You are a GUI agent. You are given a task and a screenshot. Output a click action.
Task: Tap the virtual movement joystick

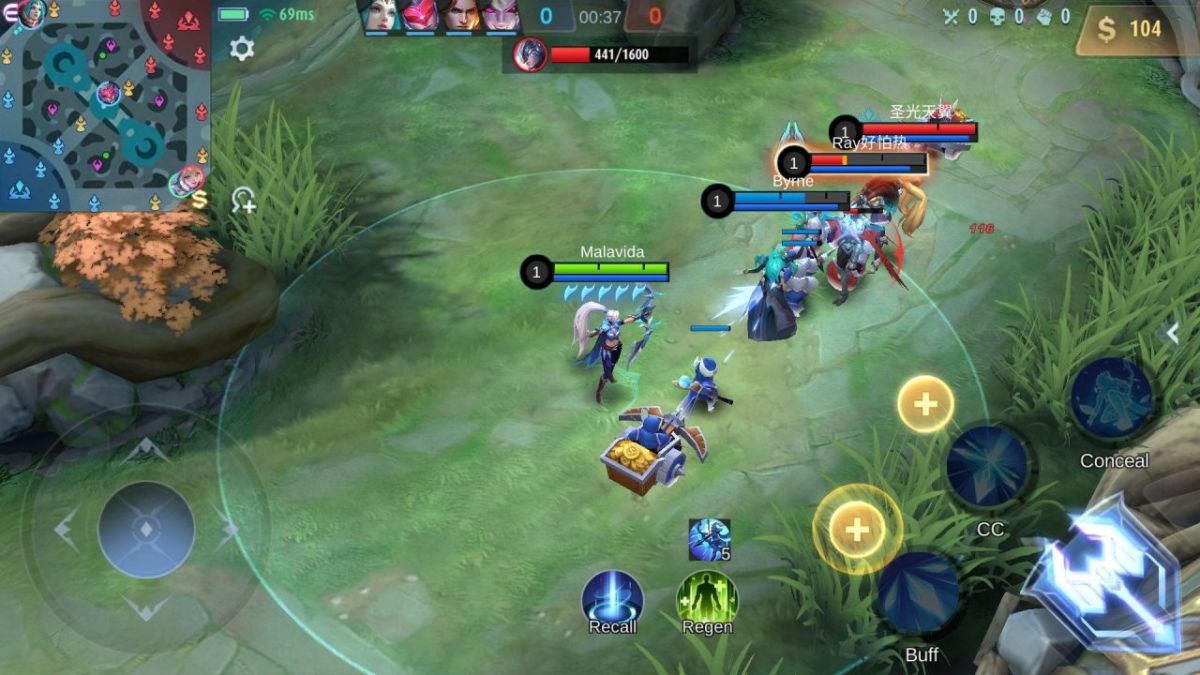(146, 529)
